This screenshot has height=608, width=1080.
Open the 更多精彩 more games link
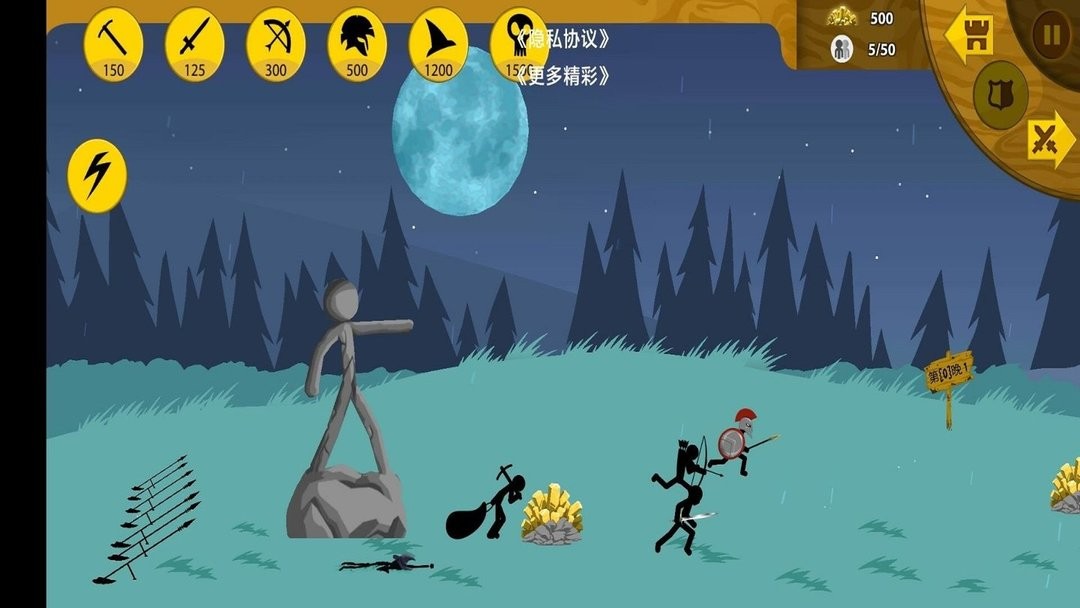[x=563, y=76]
